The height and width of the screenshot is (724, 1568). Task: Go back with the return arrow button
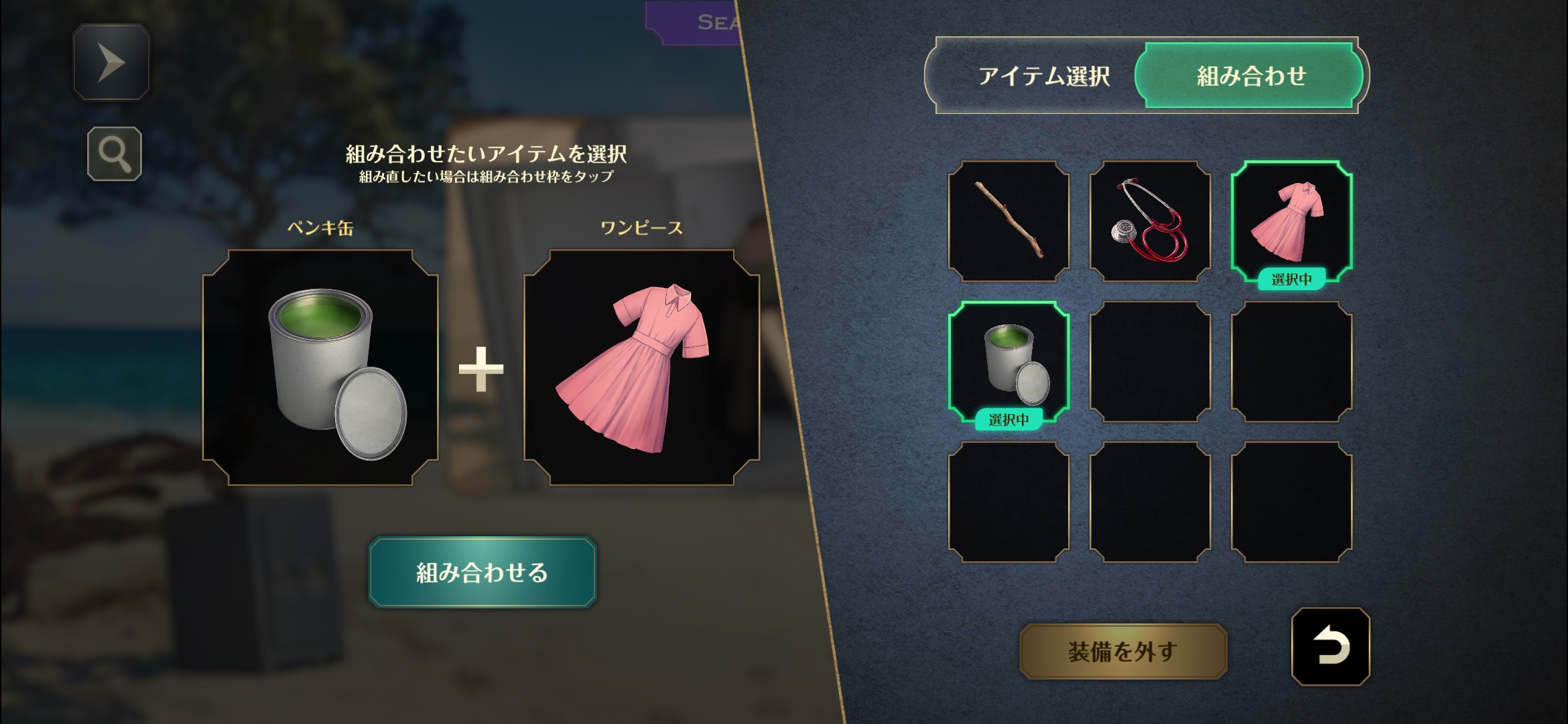[1330, 647]
